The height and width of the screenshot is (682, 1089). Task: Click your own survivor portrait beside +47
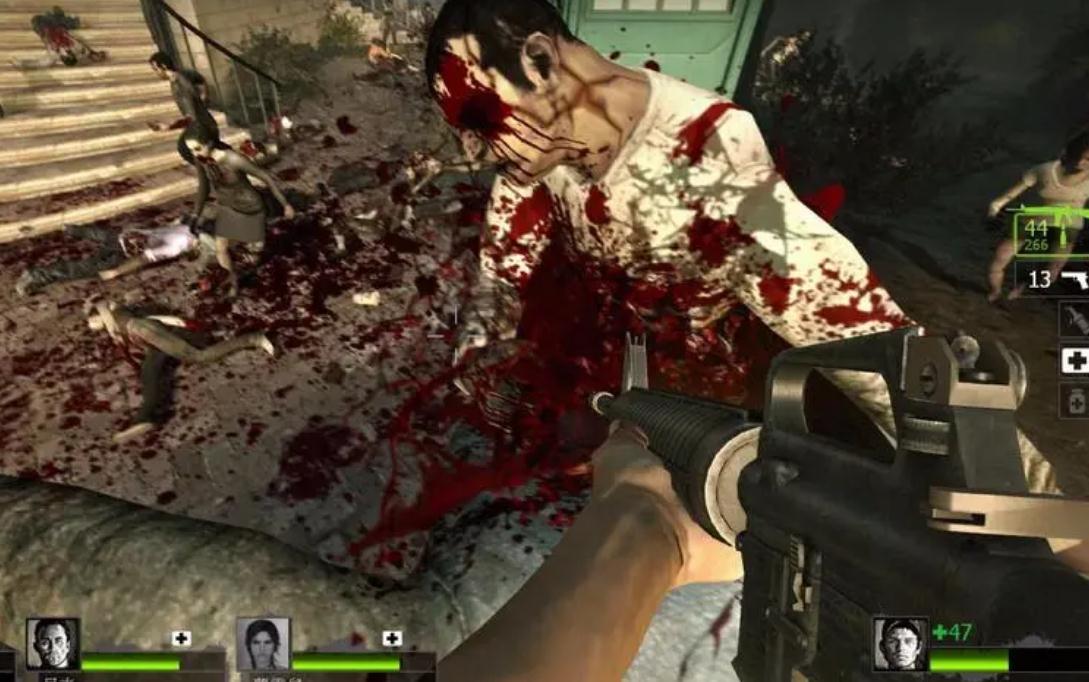tap(899, 643)
